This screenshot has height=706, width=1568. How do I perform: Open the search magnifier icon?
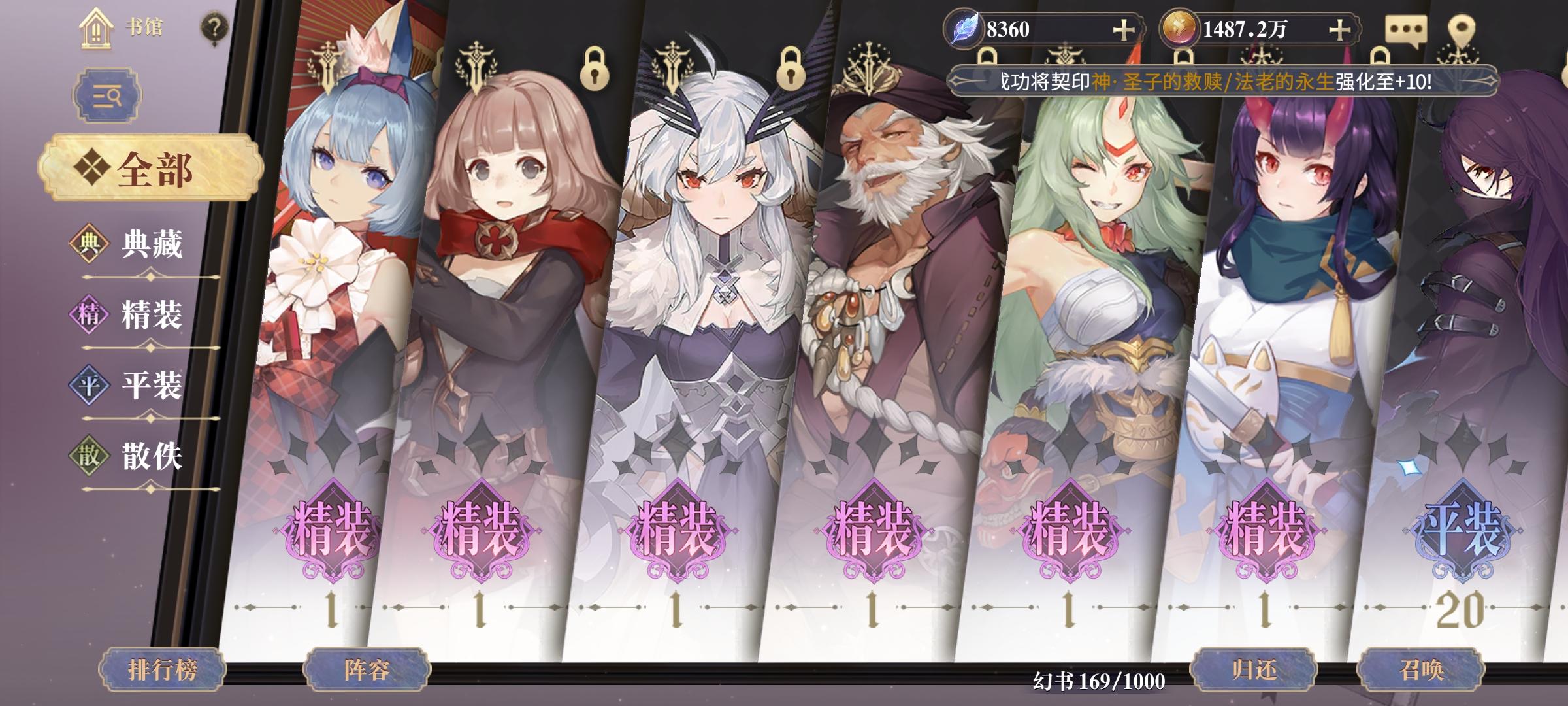pyautogui.click(x=108, y=95)
